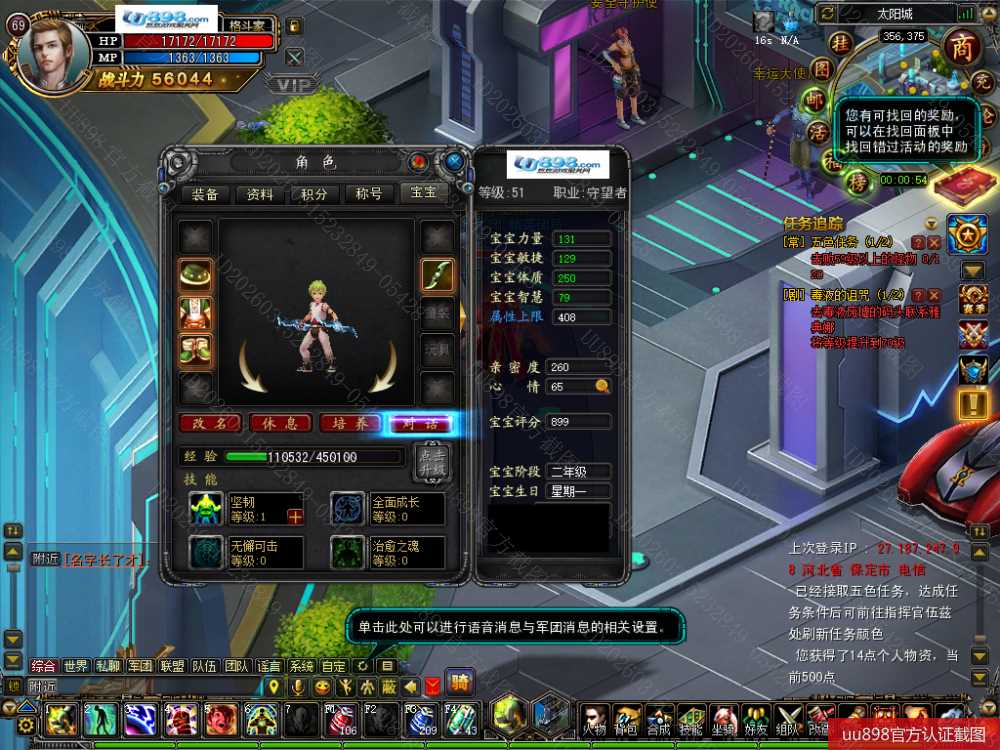
Task: Start 对话 with the pet
Action: [x=420, y=423]
